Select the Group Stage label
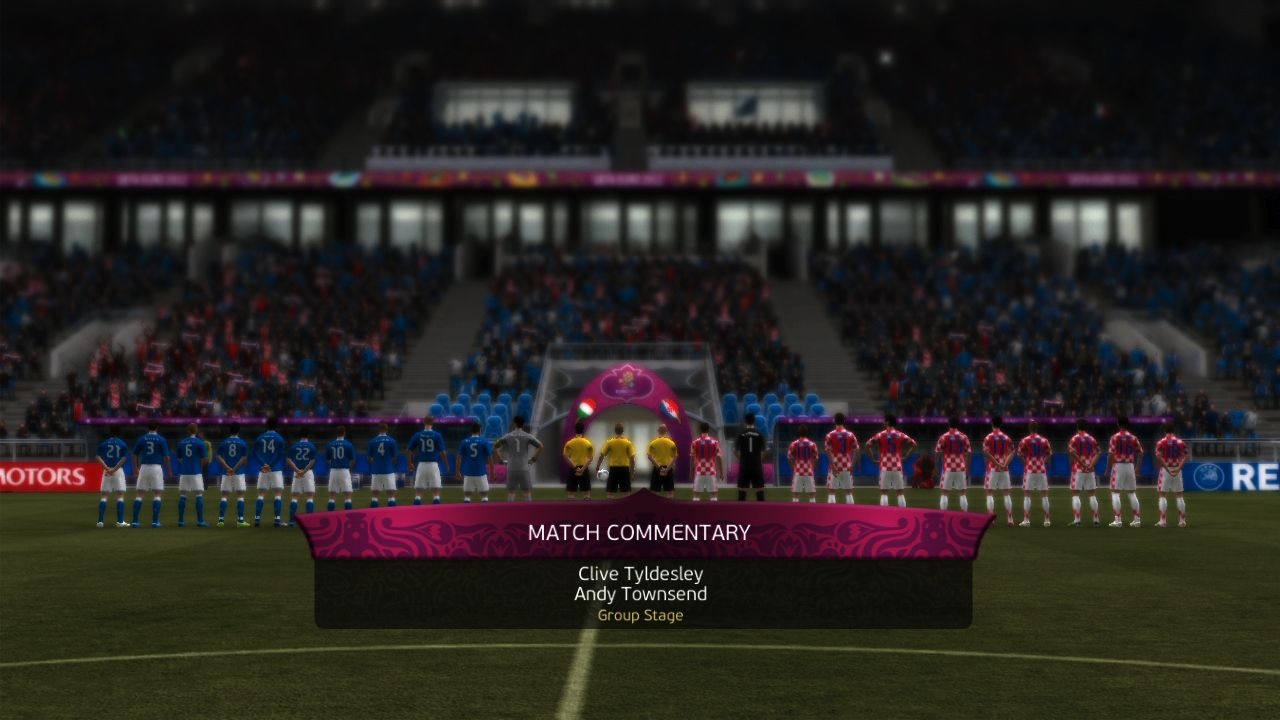Image resolution: width=1280 pixels, height=720 pixels. click(640, 616)
